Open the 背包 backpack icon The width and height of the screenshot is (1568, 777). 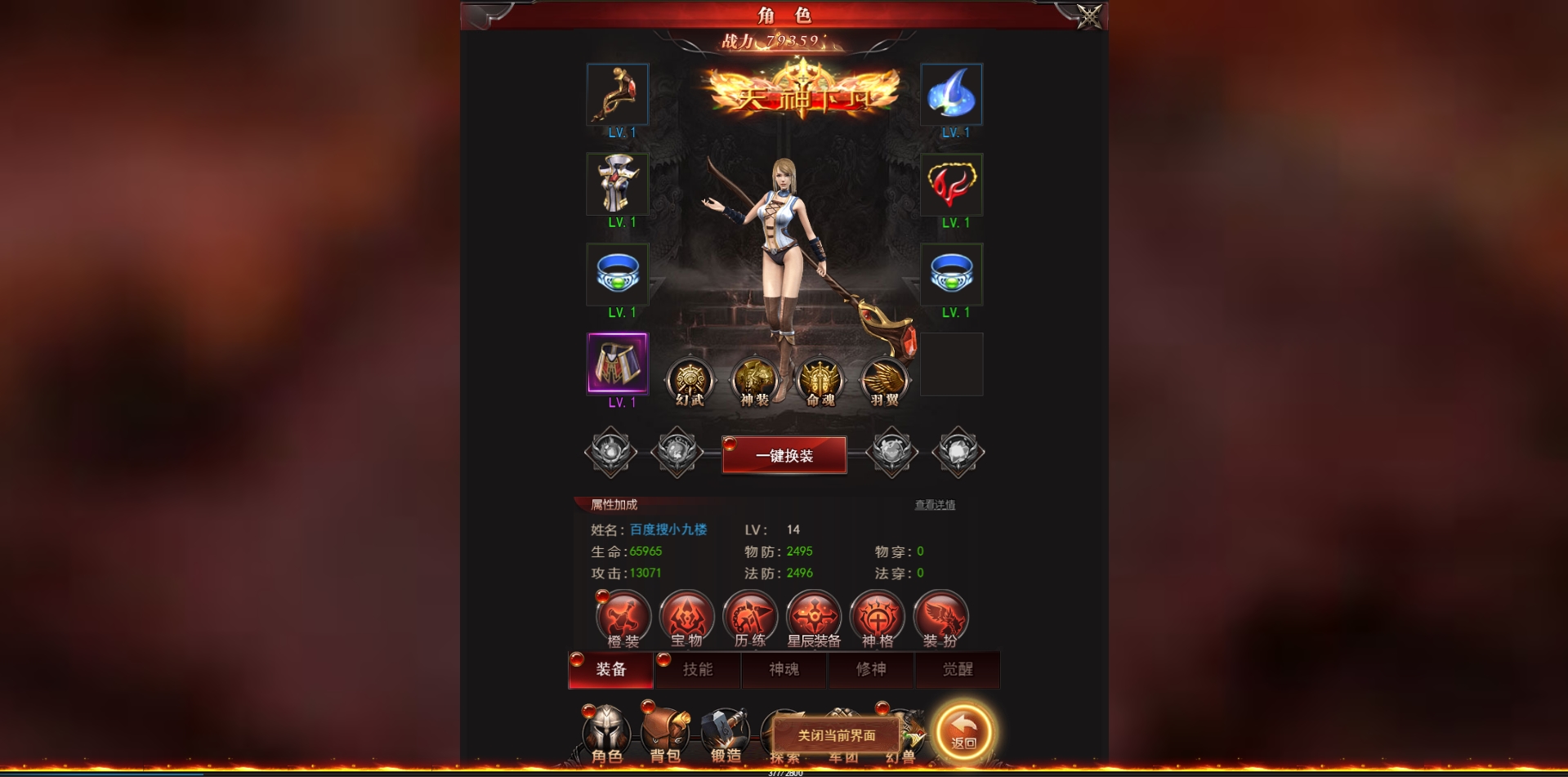coord(667,730)
